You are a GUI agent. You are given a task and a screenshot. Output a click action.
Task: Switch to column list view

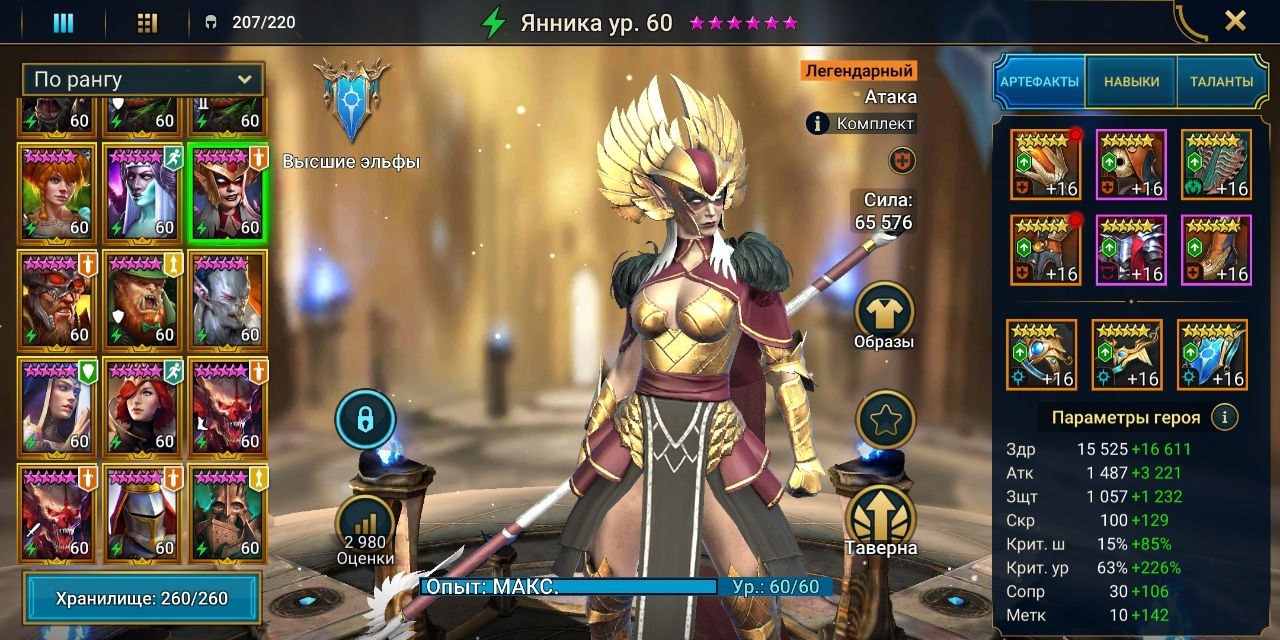pyautogui.click(x=63, y=22)
